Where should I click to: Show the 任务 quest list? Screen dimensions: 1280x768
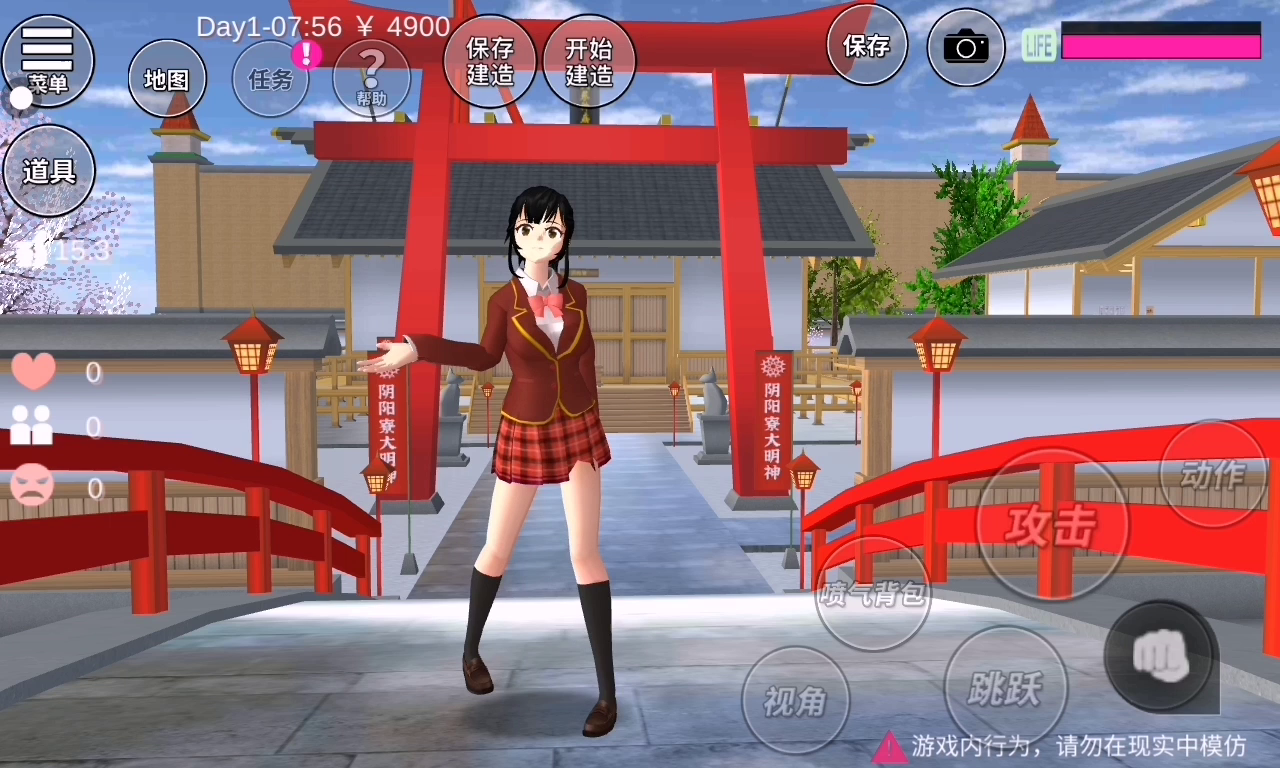click(x=271, y=79)
